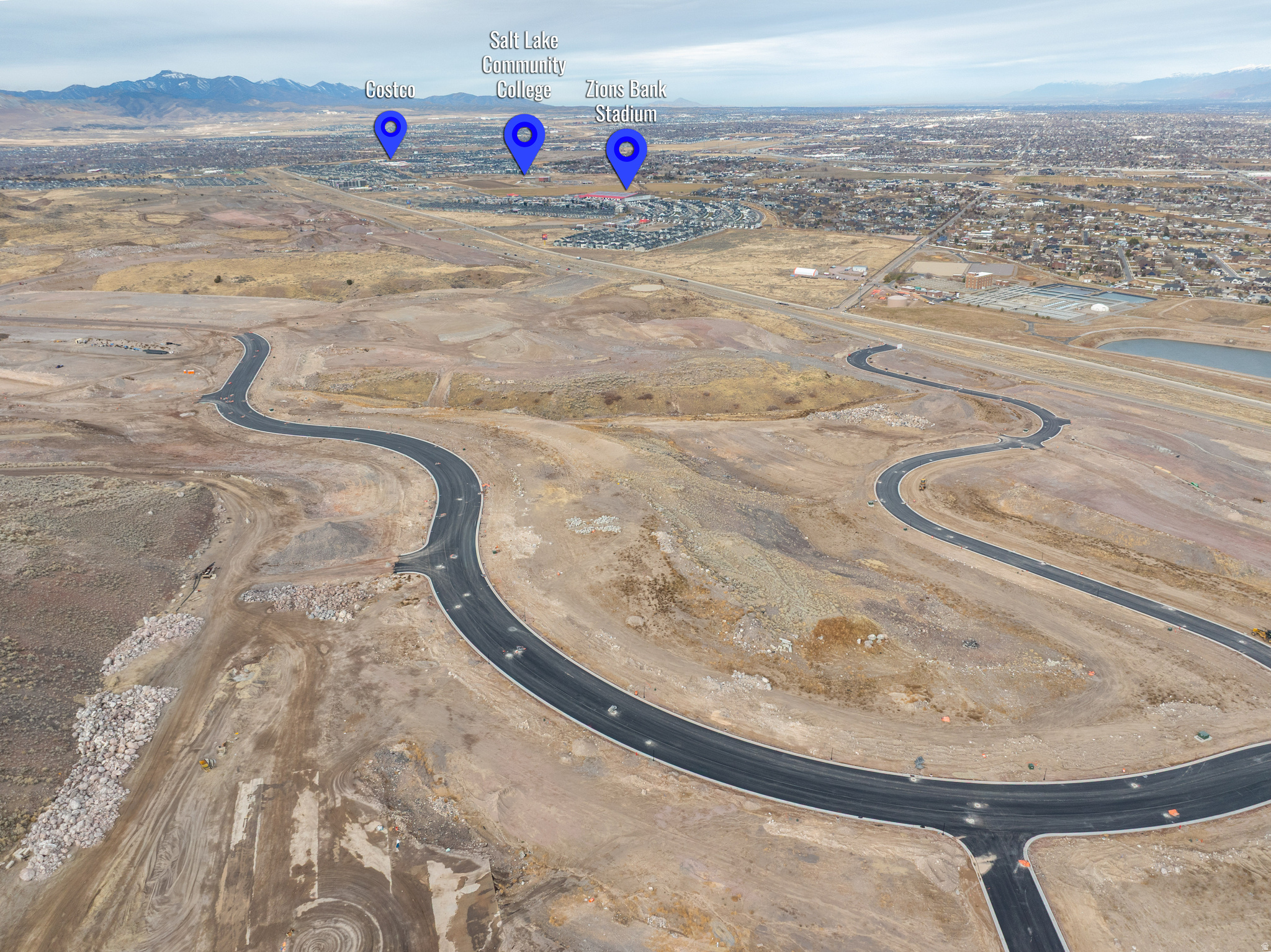Select the Costco map pin

pyautogui.click(x=390, y=130)
